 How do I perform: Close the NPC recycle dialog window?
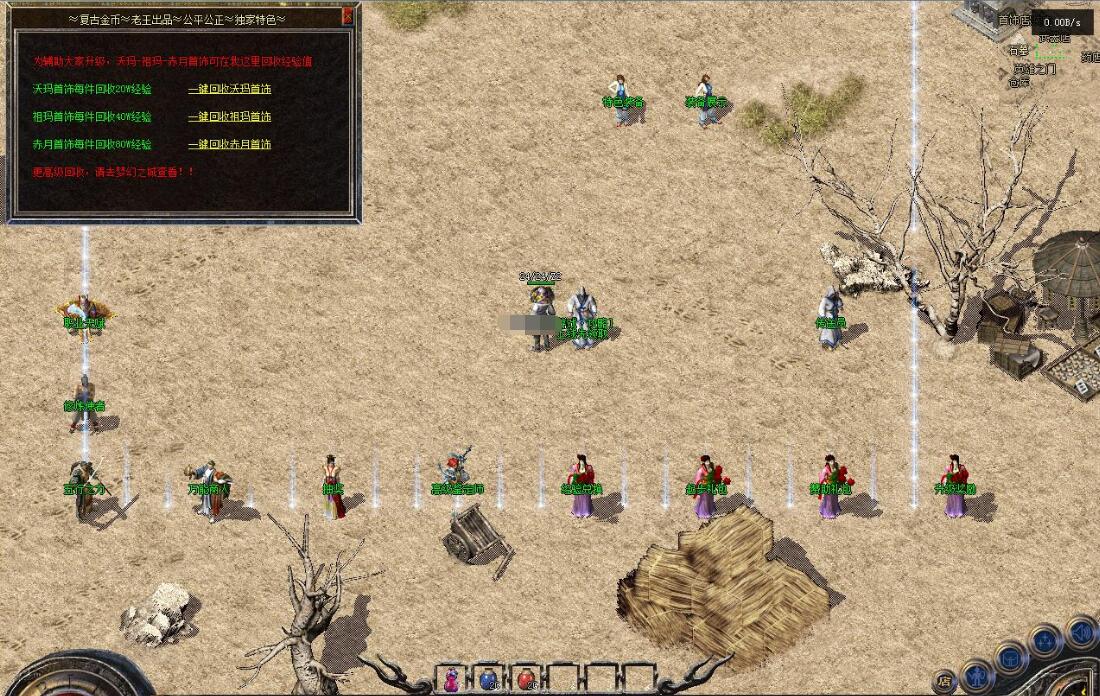[347, 16]
